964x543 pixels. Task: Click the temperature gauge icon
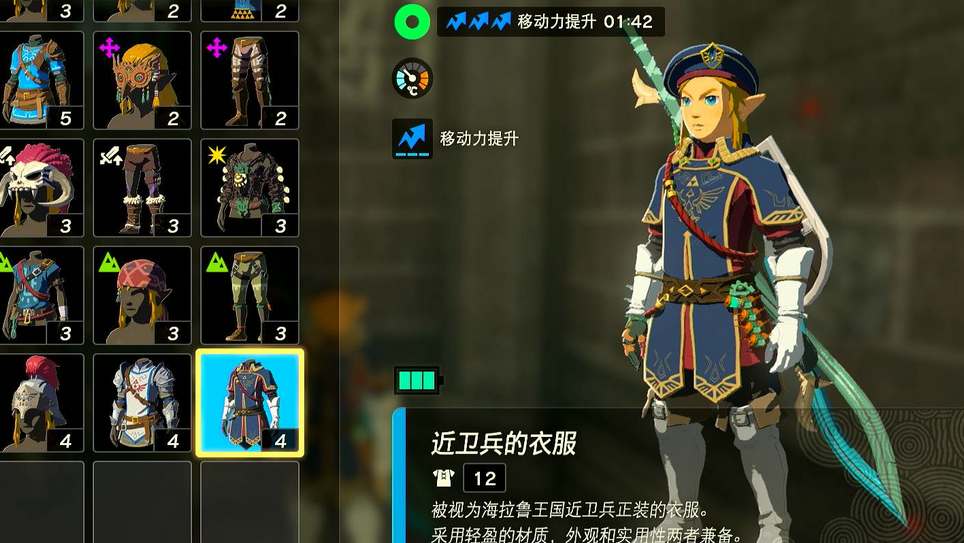(412, 78)
